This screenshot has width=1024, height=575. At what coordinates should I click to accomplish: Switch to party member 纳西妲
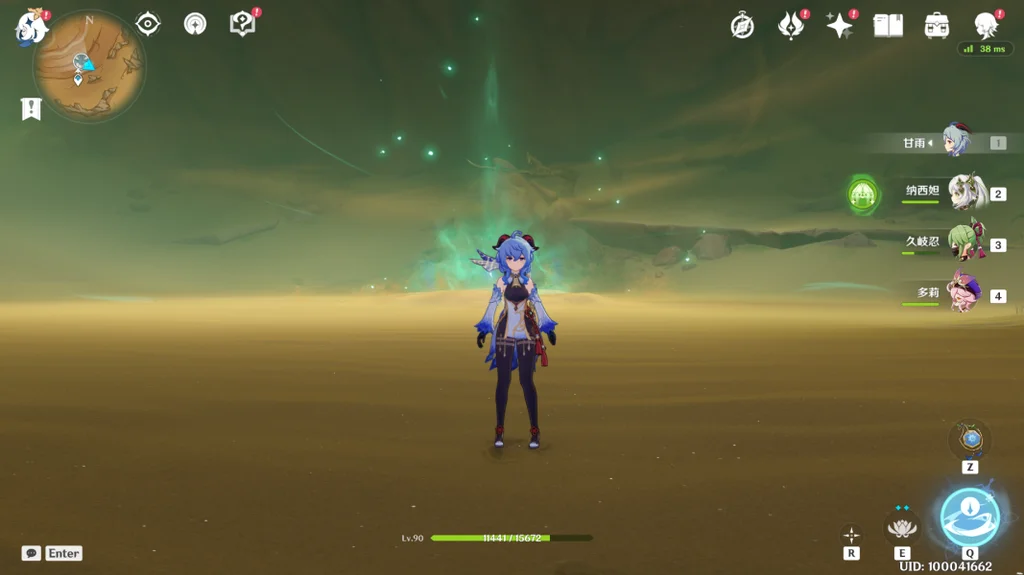pyautogui.click(x=964, y=193)
